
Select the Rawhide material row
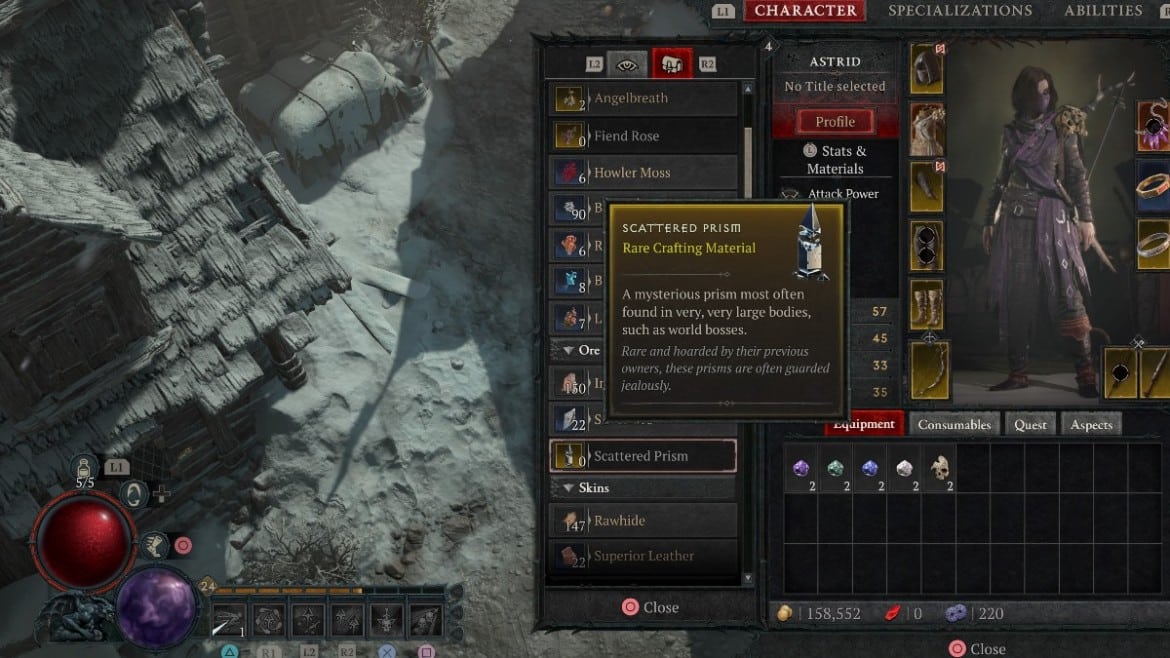click(644, 521)
